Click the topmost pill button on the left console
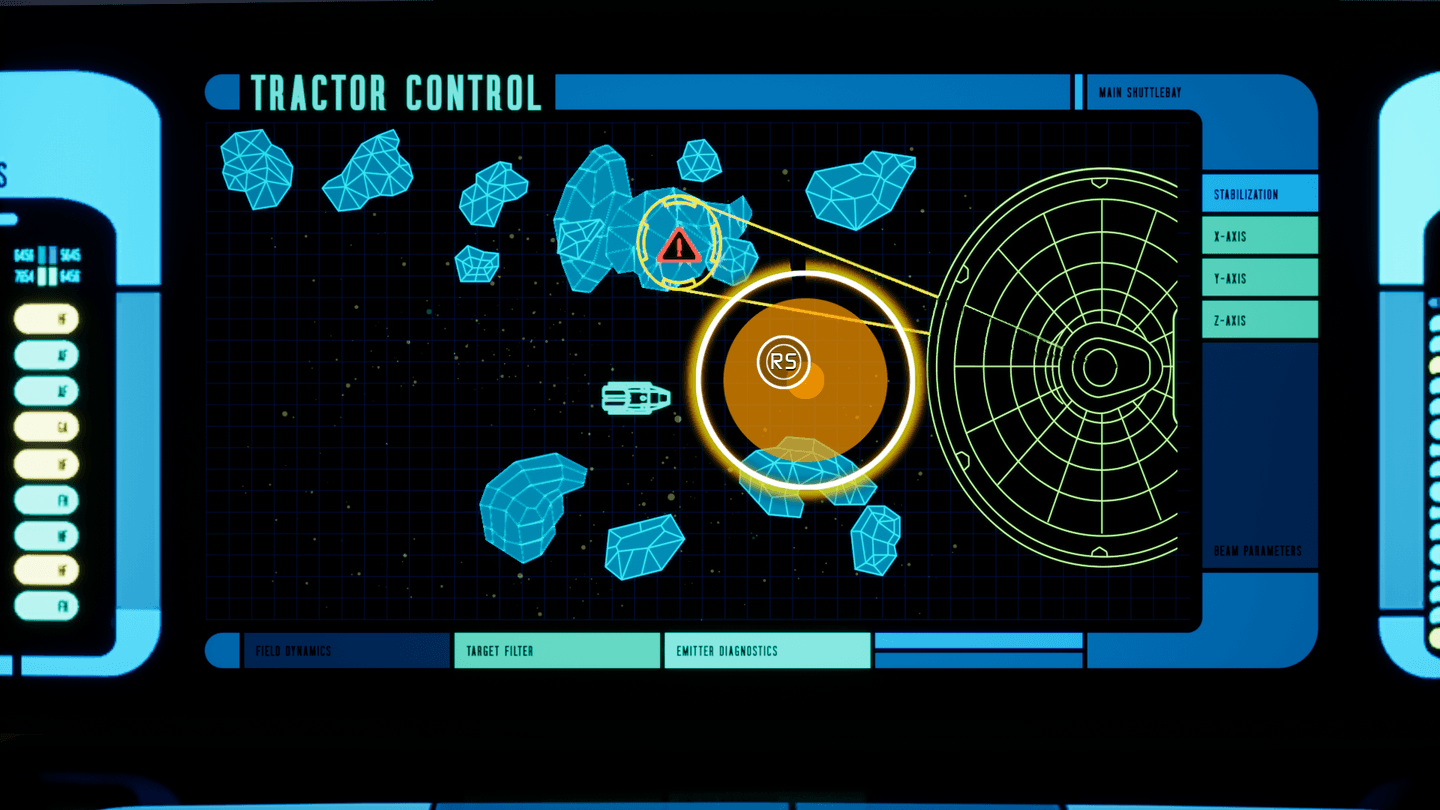 (x=48, y=320)
